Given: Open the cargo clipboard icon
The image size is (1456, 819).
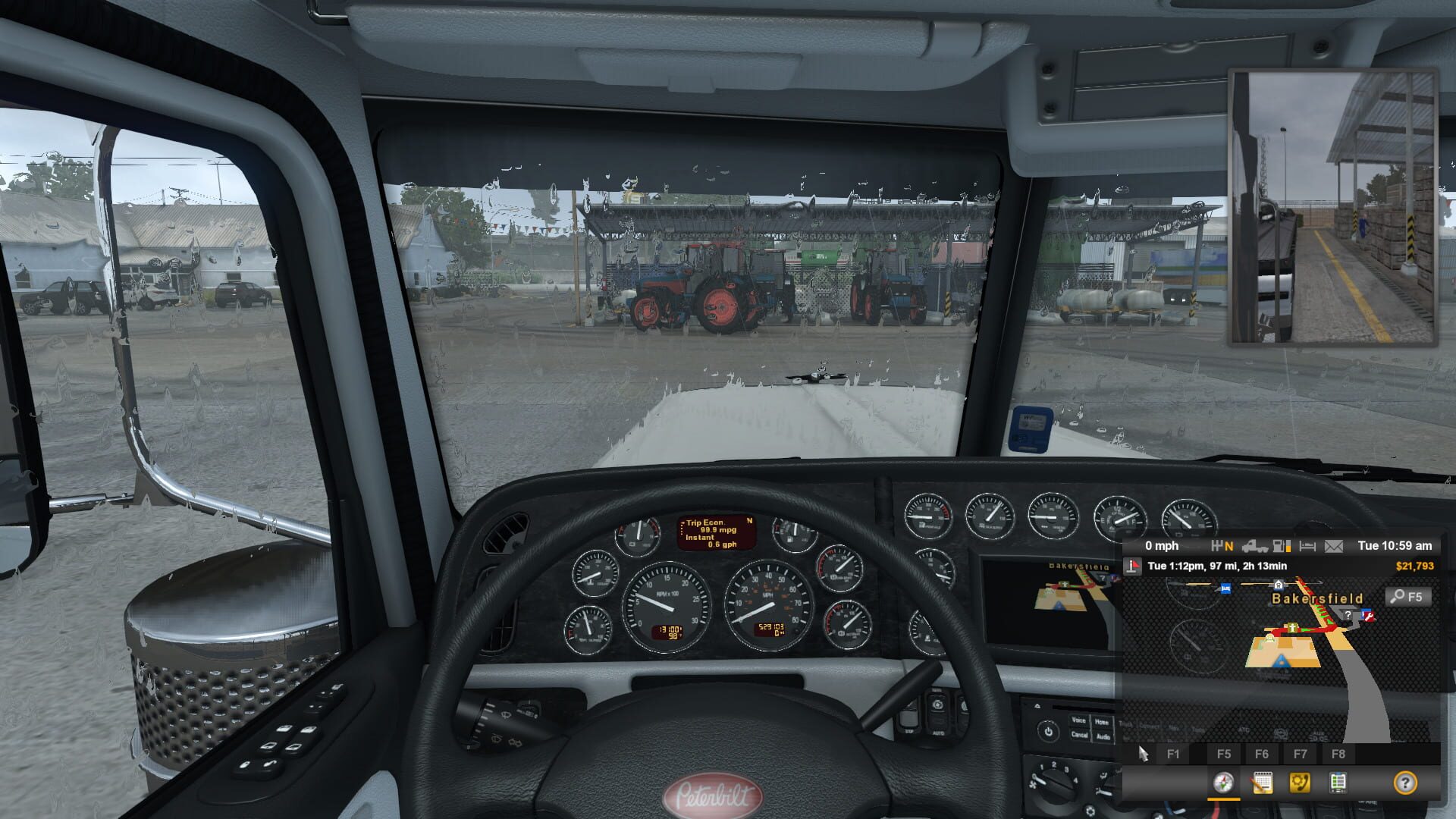Looking at the screenshot, I should pos(1337,783).
